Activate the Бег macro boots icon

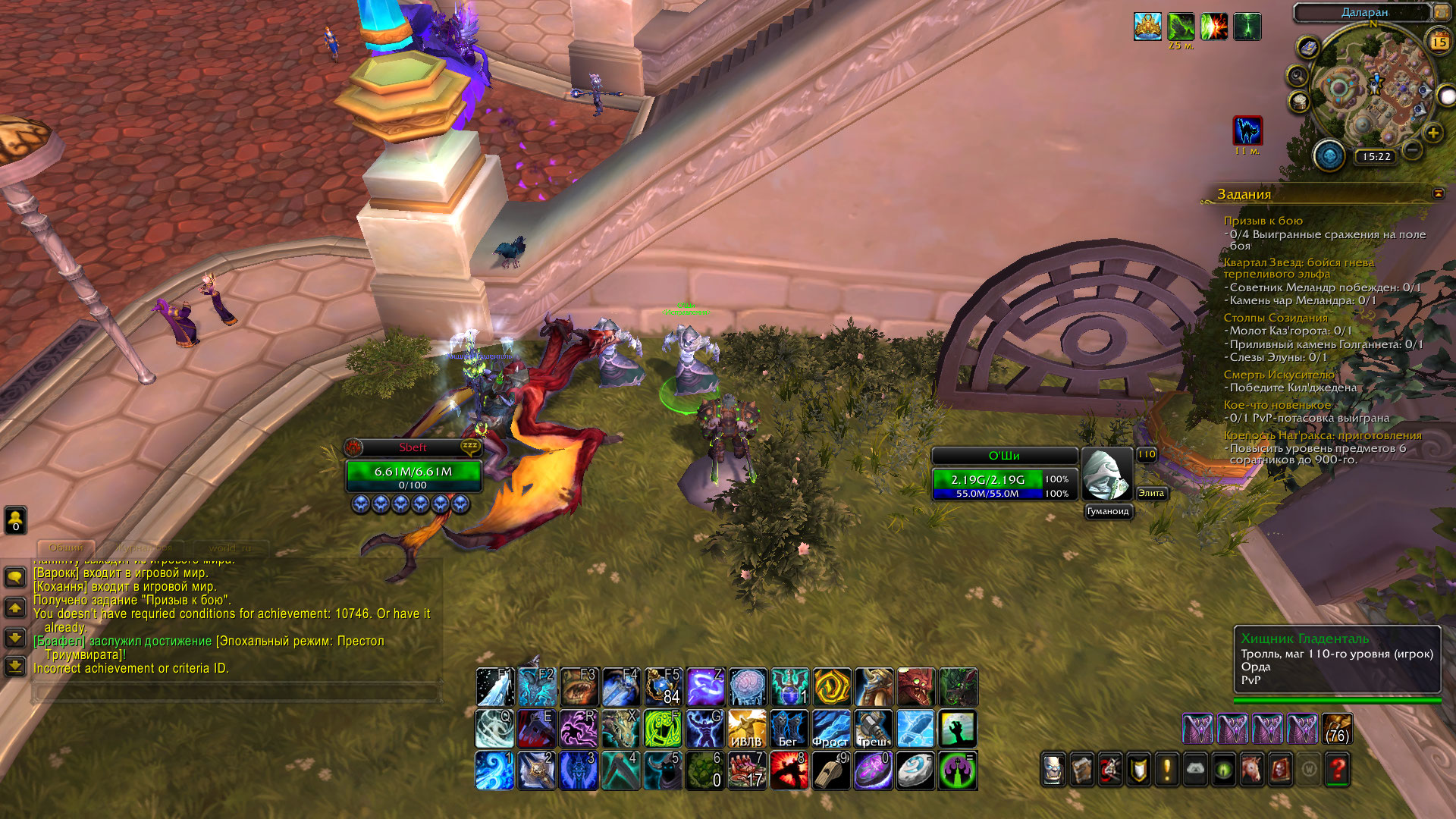click(x=789, y=729)
